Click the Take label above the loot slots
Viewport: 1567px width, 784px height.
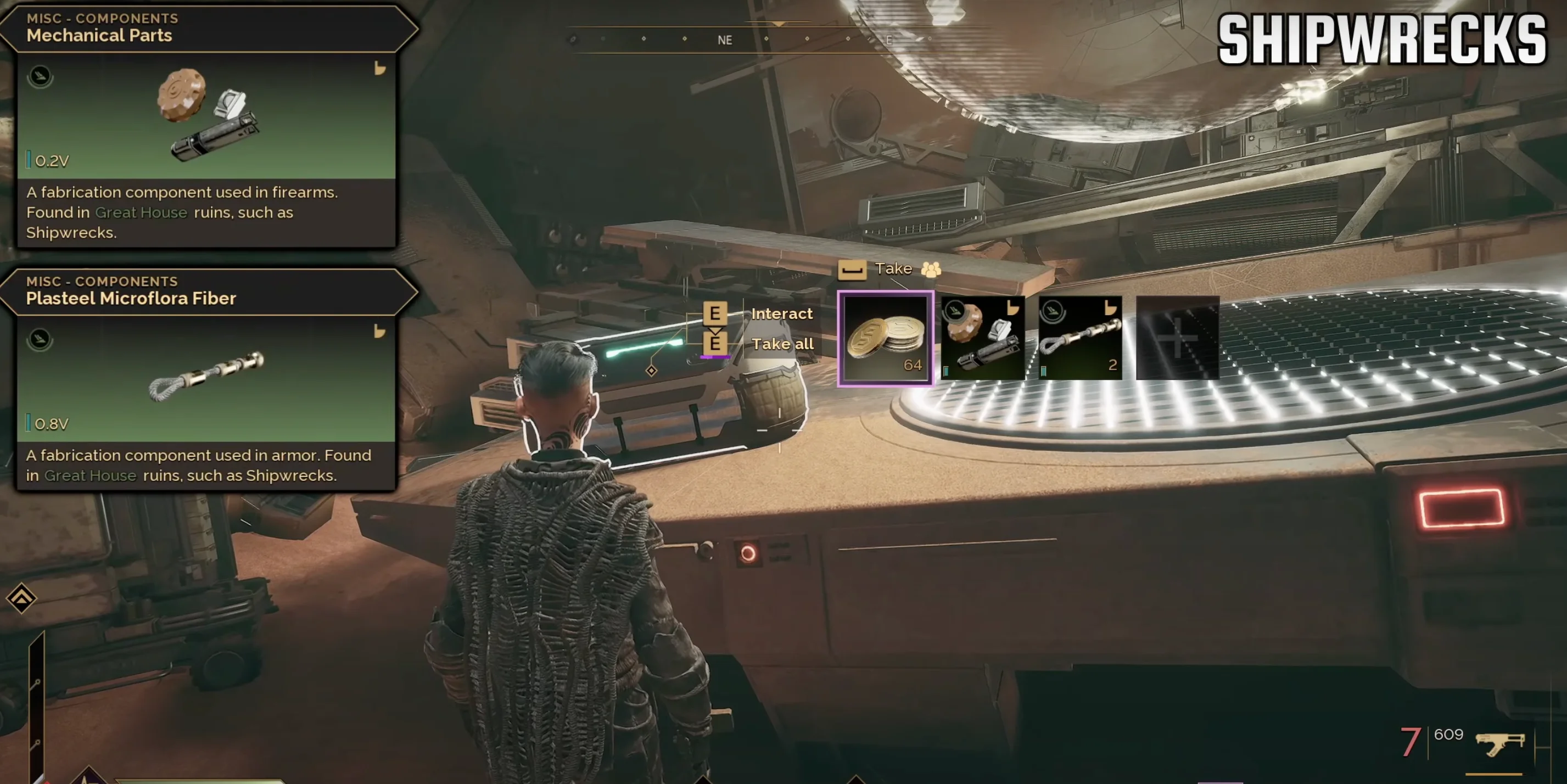pyautogui.click(x=893, y=269)
